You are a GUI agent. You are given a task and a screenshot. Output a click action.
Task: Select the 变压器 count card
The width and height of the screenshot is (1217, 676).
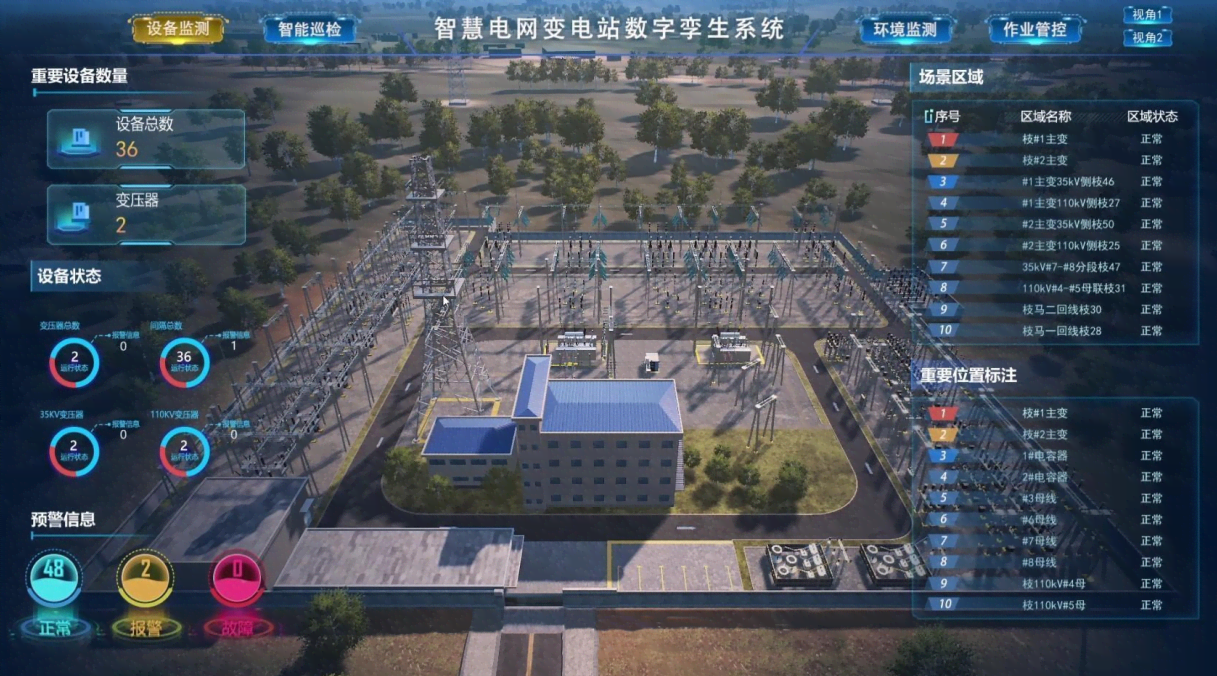click(146, 214)
